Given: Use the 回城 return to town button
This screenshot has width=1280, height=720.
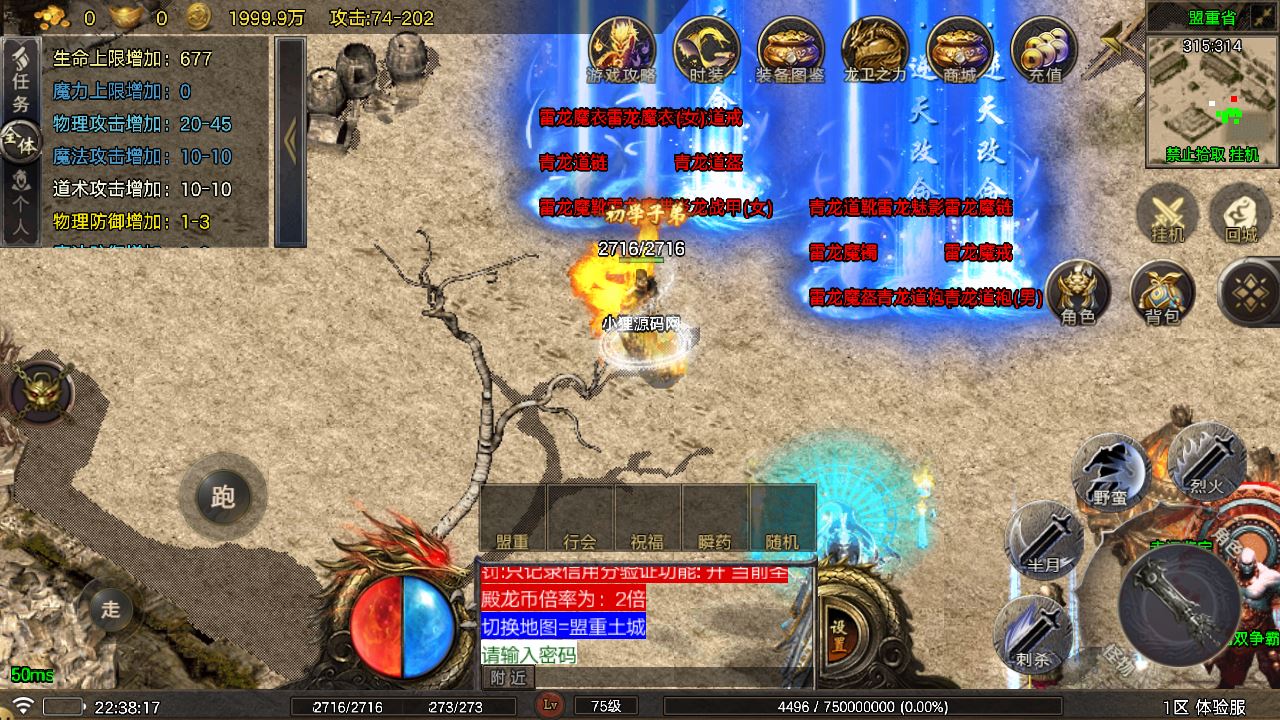Looking at the screenshot, I should coord(1240,216).
